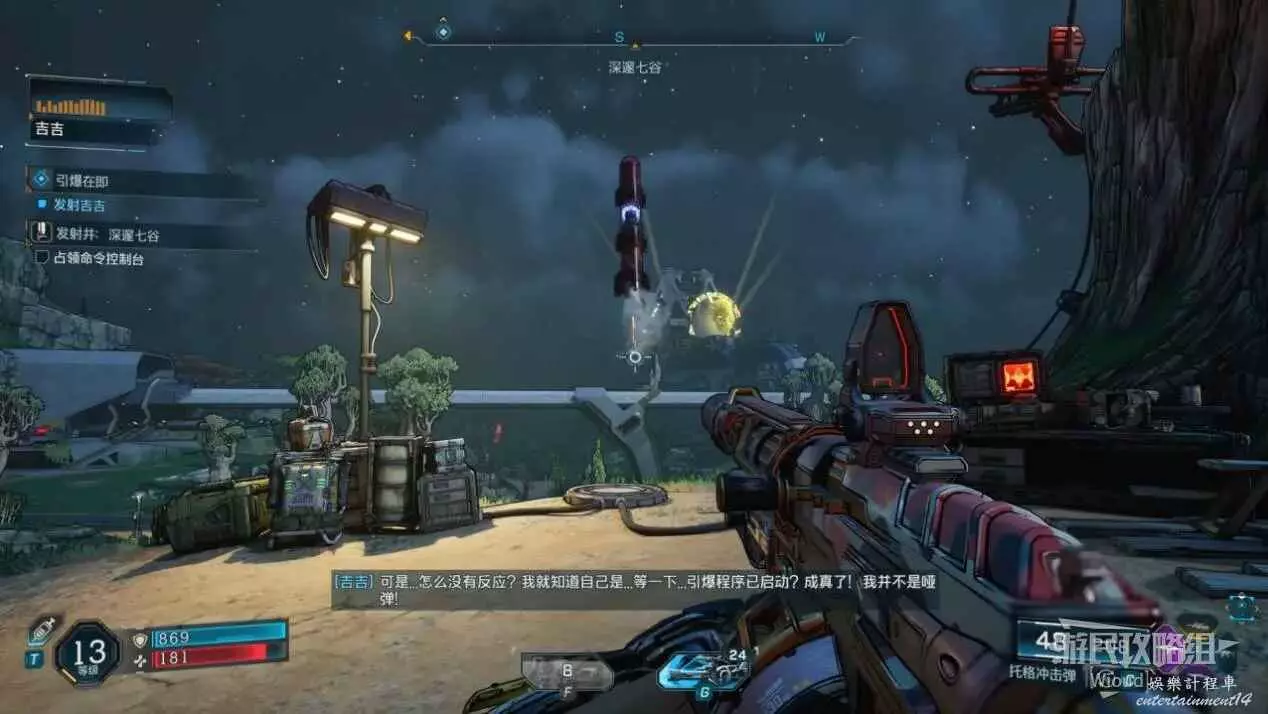Viewport: 1268px width, 714px height.
Task: Use the repair kit syringe icon
Action: [41, 630]
